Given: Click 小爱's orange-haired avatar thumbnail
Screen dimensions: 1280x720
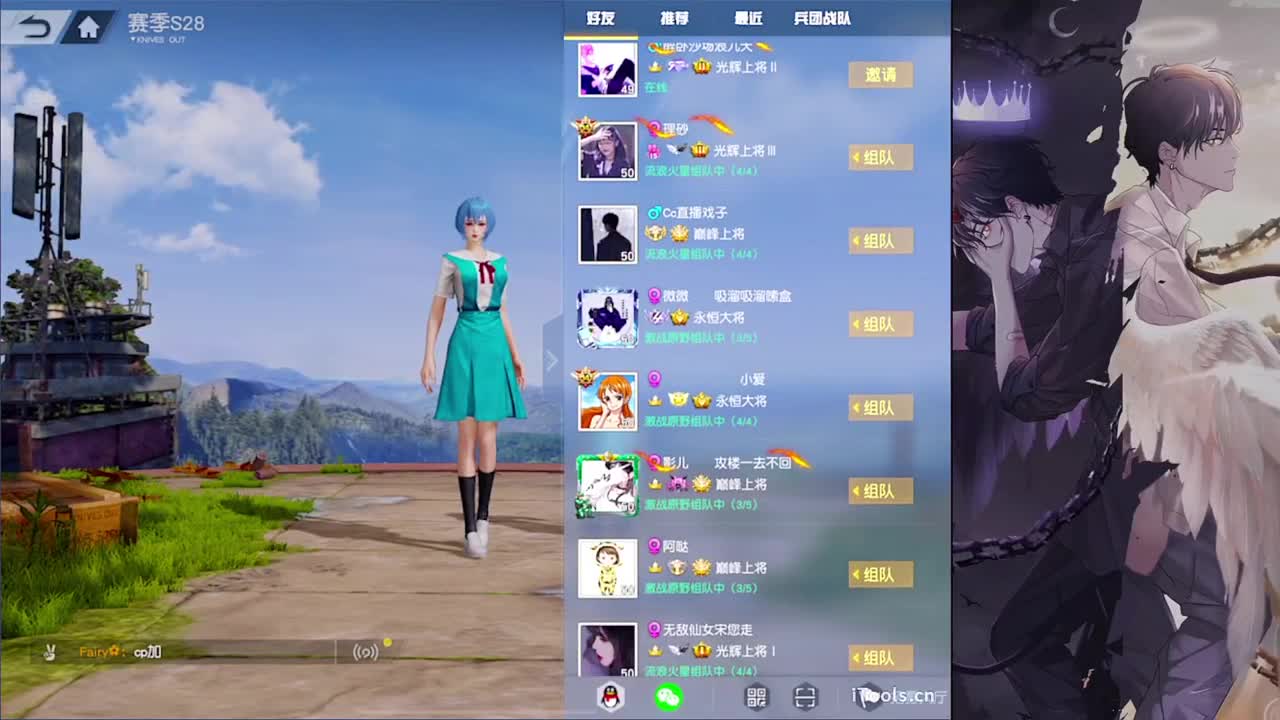Looking at the screenshot, I should coord(608,400).
